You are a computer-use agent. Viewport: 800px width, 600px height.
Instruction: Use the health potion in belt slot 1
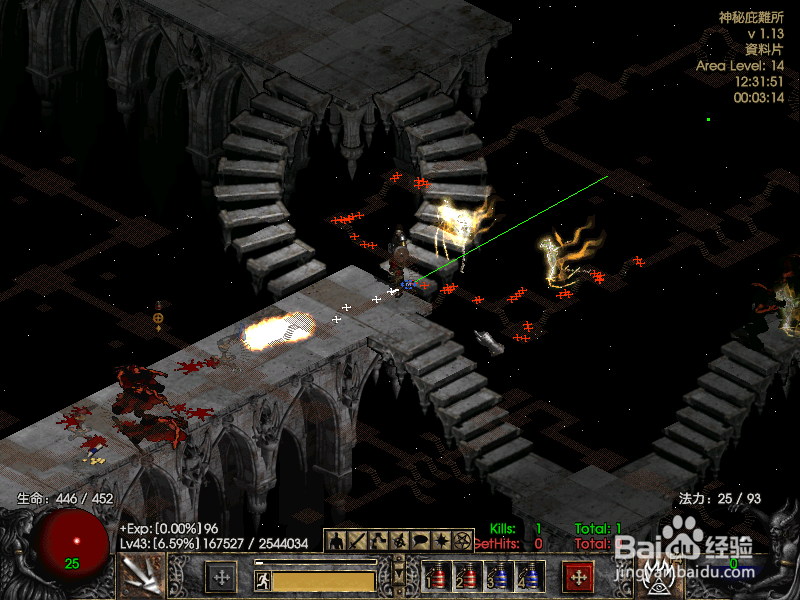pos(435,578)
